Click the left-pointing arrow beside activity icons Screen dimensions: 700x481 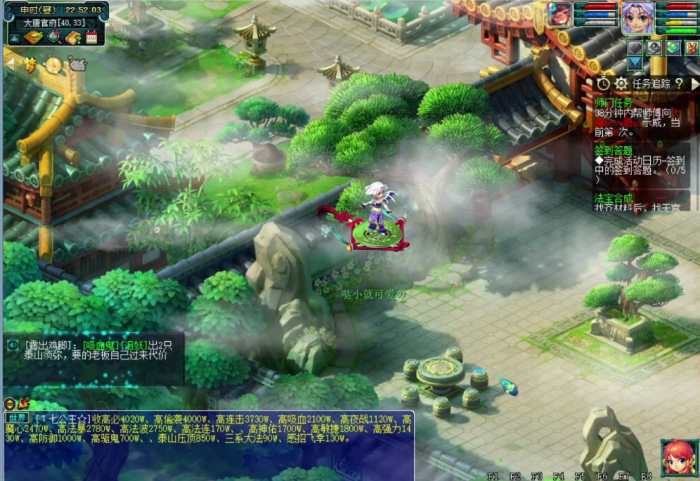tap(9, 62)
